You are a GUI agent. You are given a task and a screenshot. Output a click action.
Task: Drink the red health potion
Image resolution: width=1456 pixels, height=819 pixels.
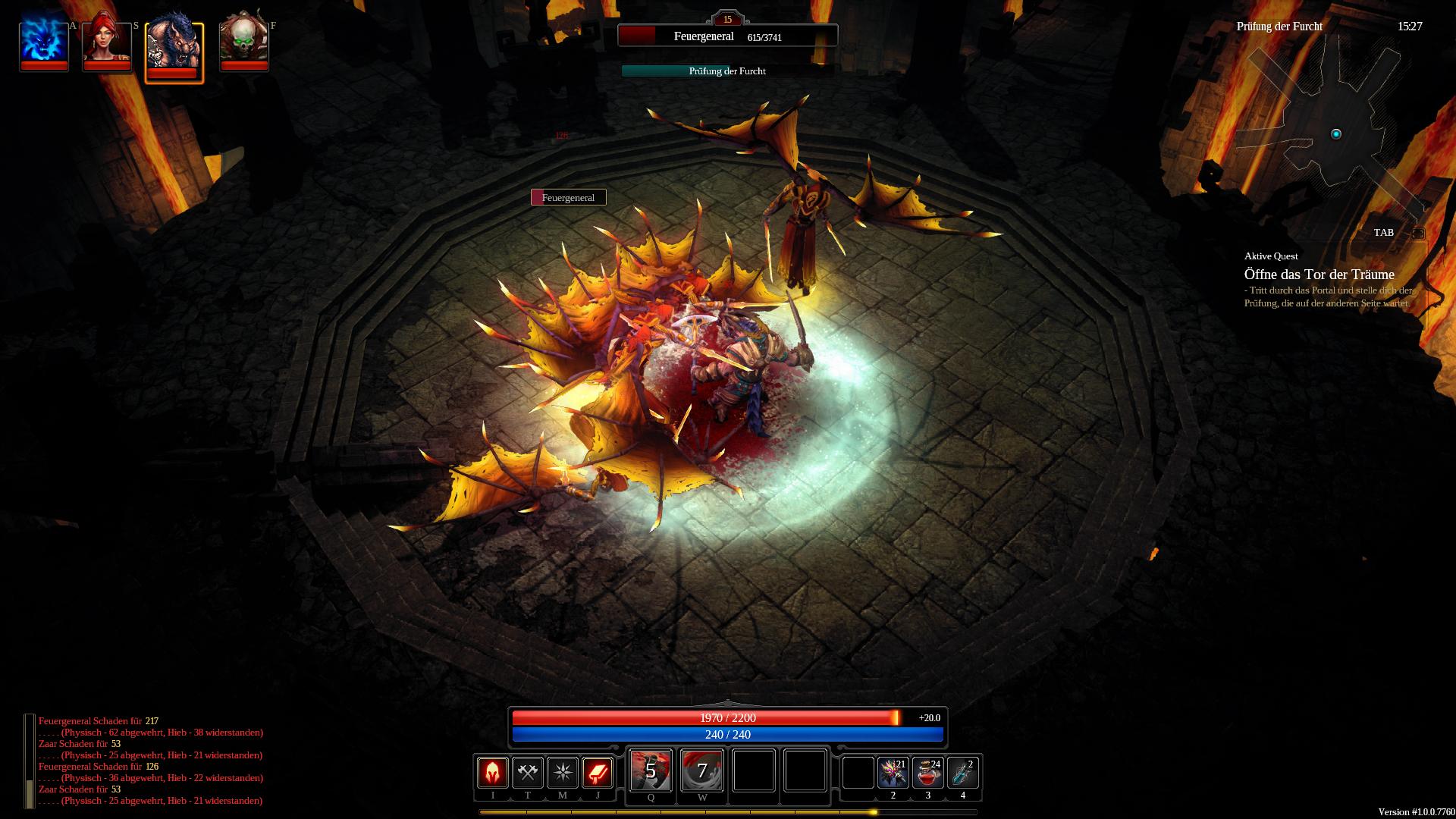coord(927,773)
